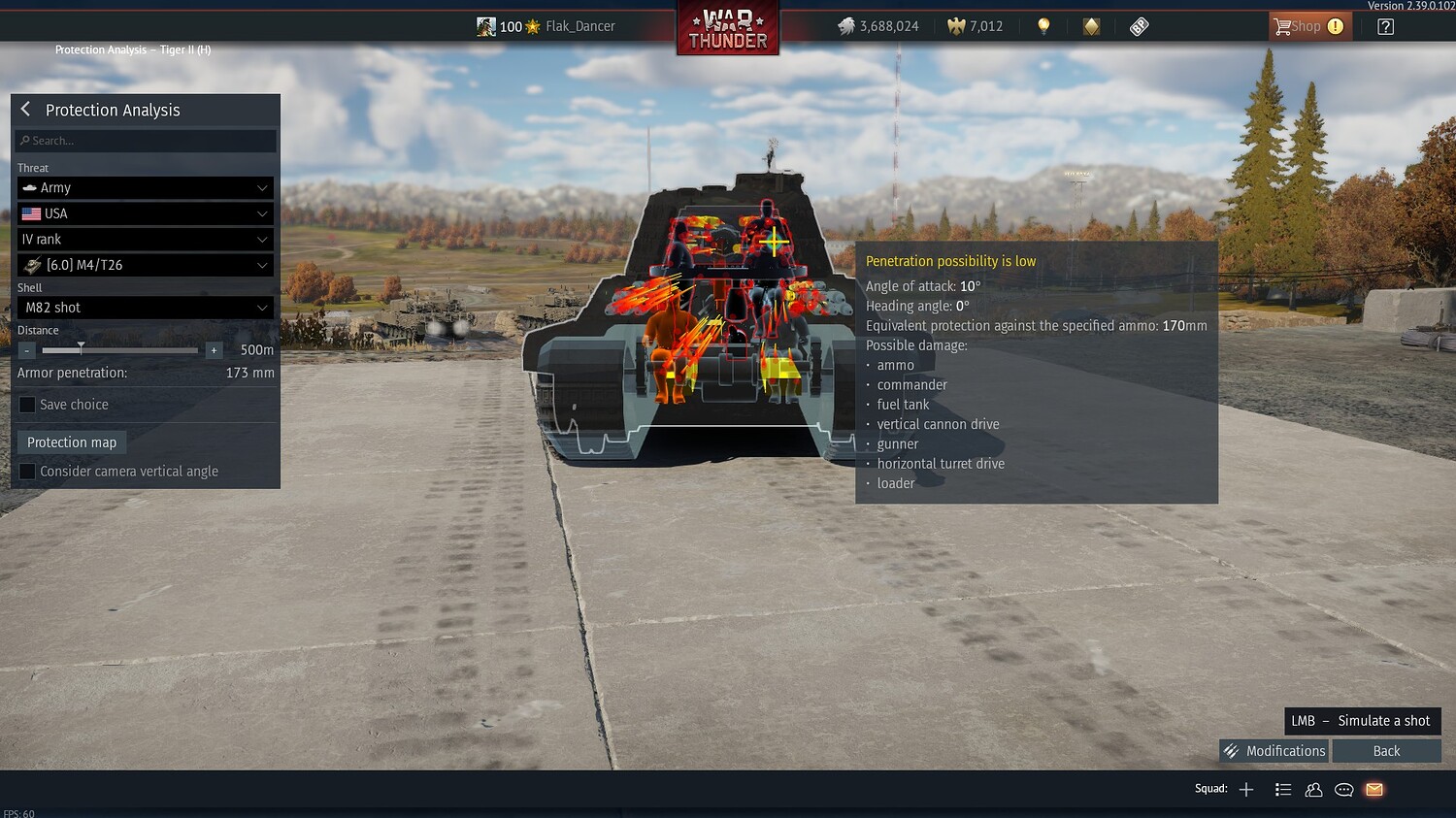Click the Search field in Protection Analysis
The width and height of the screenshot is (1456, 818).
tap(145, 140)
